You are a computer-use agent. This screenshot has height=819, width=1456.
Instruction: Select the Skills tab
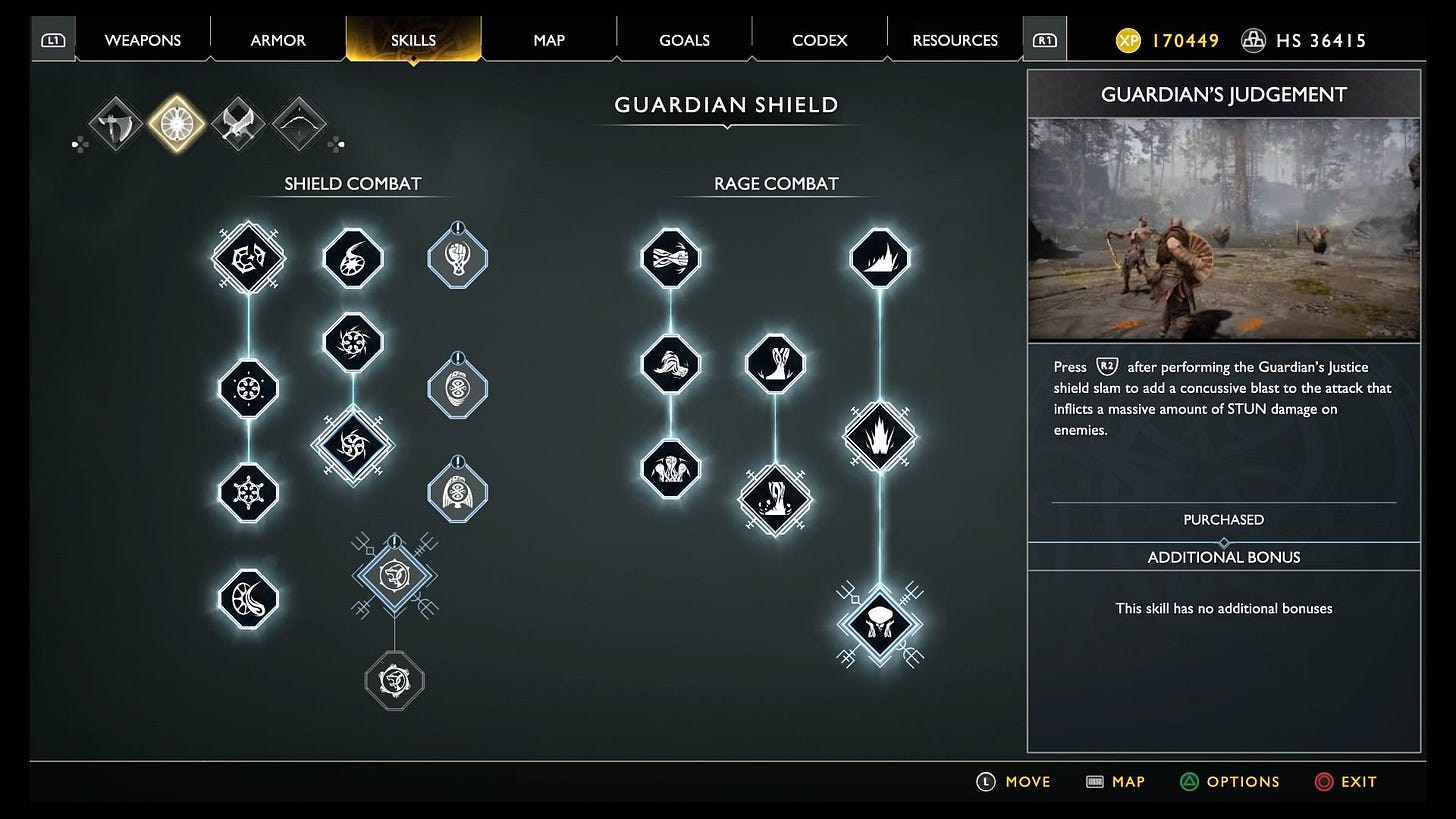coord(413,41)
